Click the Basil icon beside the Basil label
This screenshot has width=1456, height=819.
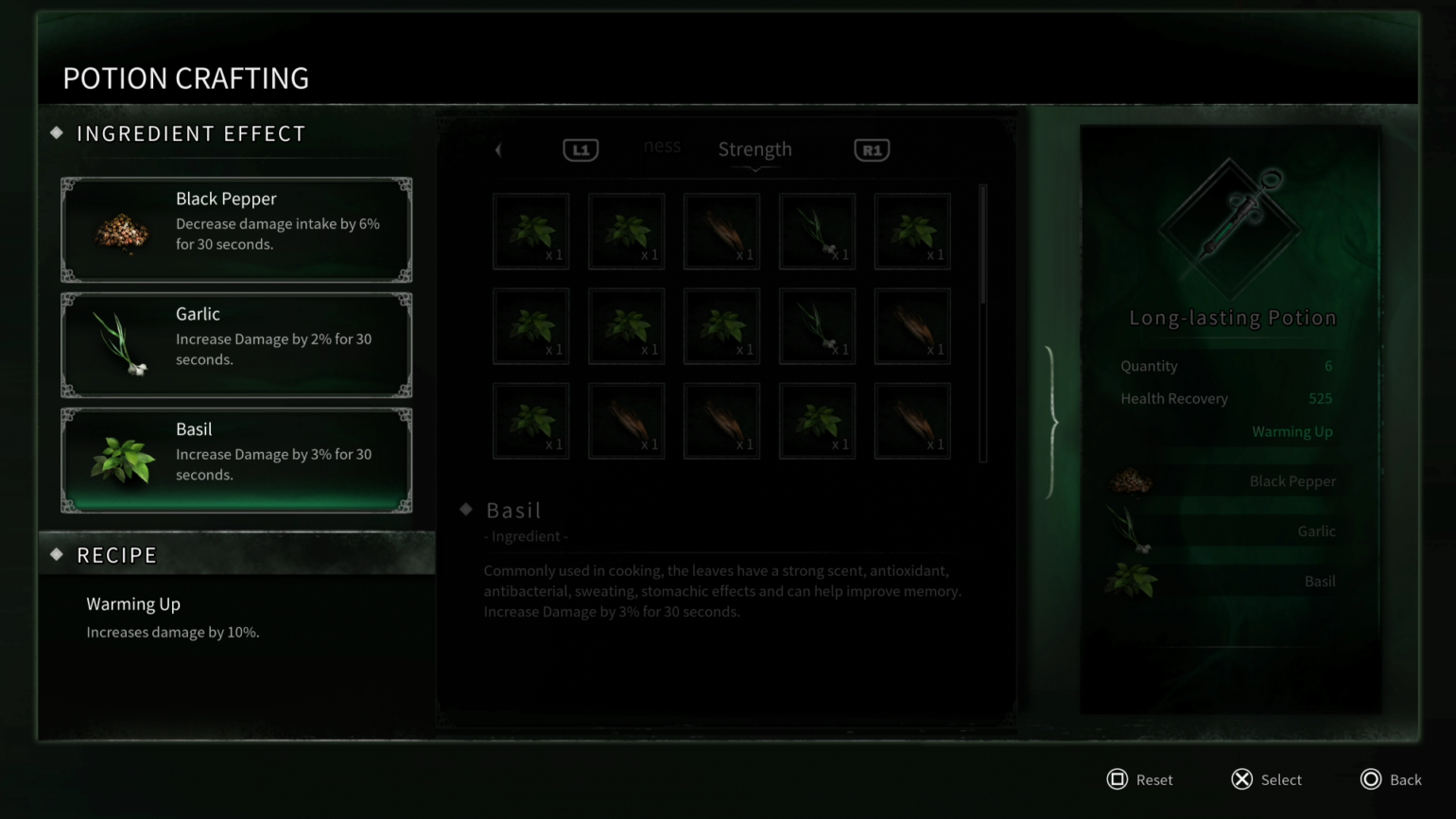click(x=1135, y=582)
